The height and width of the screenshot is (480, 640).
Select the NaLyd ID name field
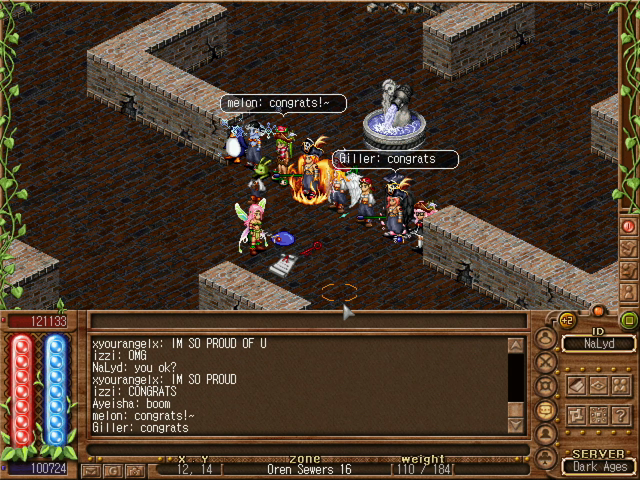tap(597, 344)
